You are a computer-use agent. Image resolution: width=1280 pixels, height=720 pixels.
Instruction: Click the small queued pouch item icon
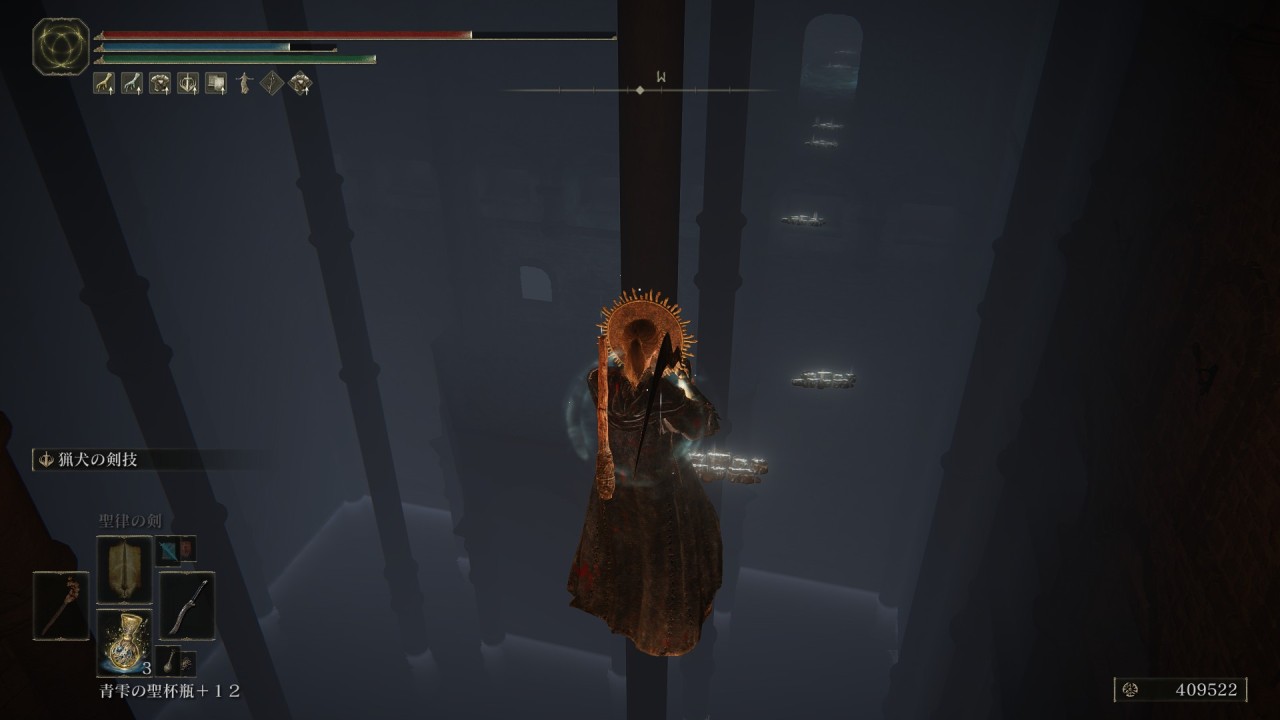168,660
